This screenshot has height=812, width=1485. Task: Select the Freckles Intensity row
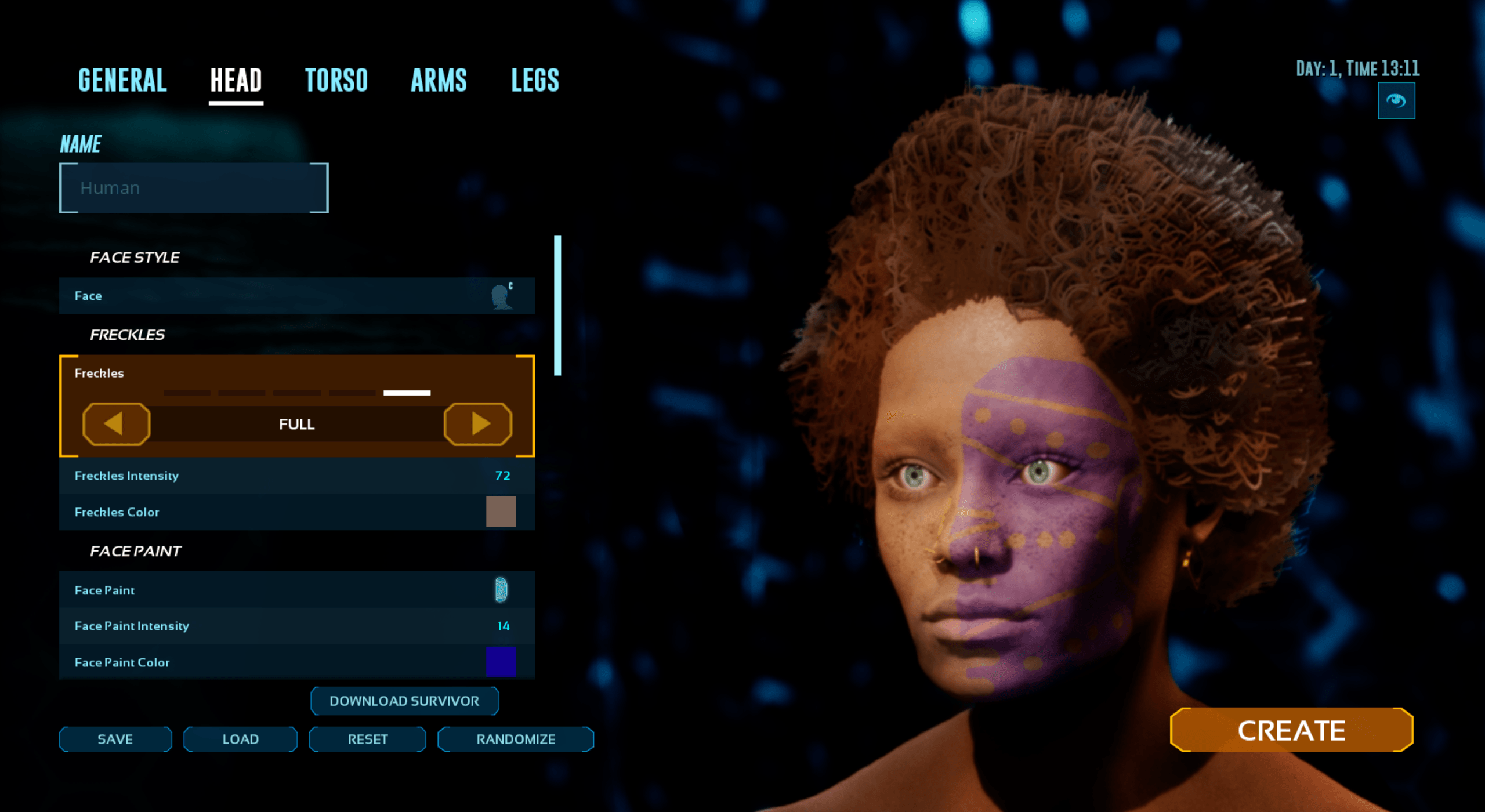tap(296, 476)
